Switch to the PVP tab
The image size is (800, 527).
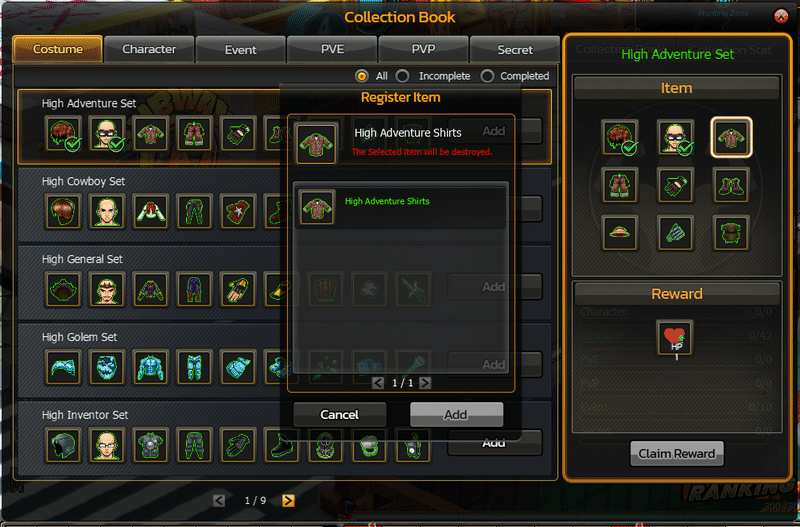tap(423, 49)
